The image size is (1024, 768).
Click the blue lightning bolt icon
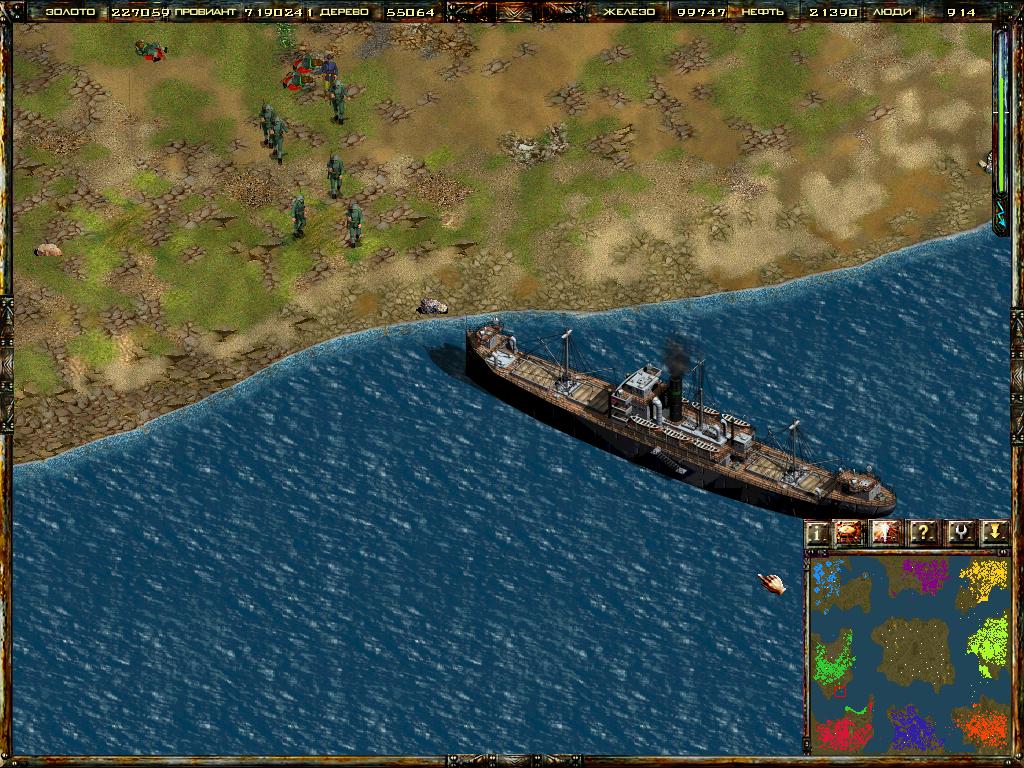point(1001,213)
